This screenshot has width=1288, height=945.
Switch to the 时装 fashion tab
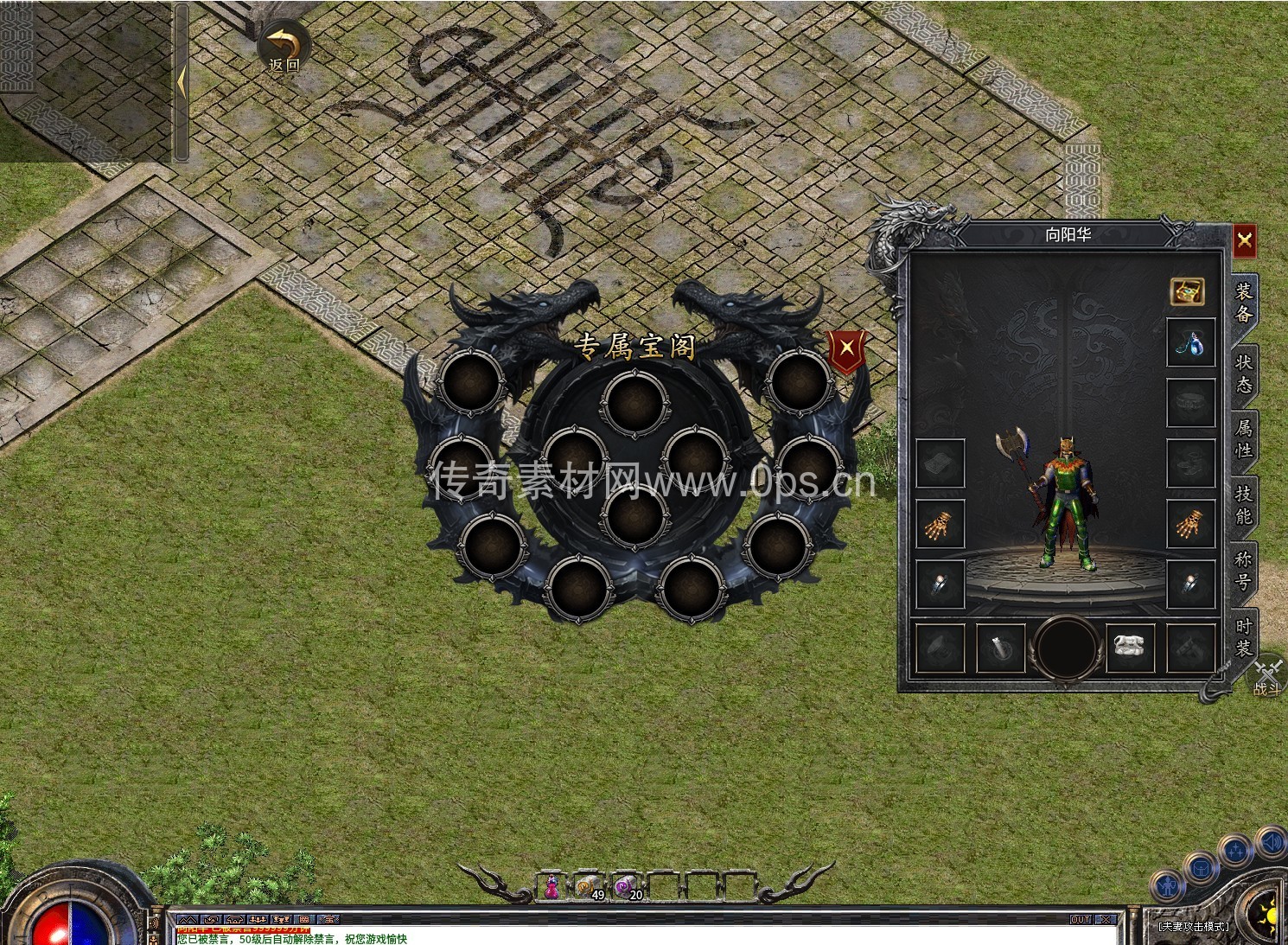[1244, 637]
